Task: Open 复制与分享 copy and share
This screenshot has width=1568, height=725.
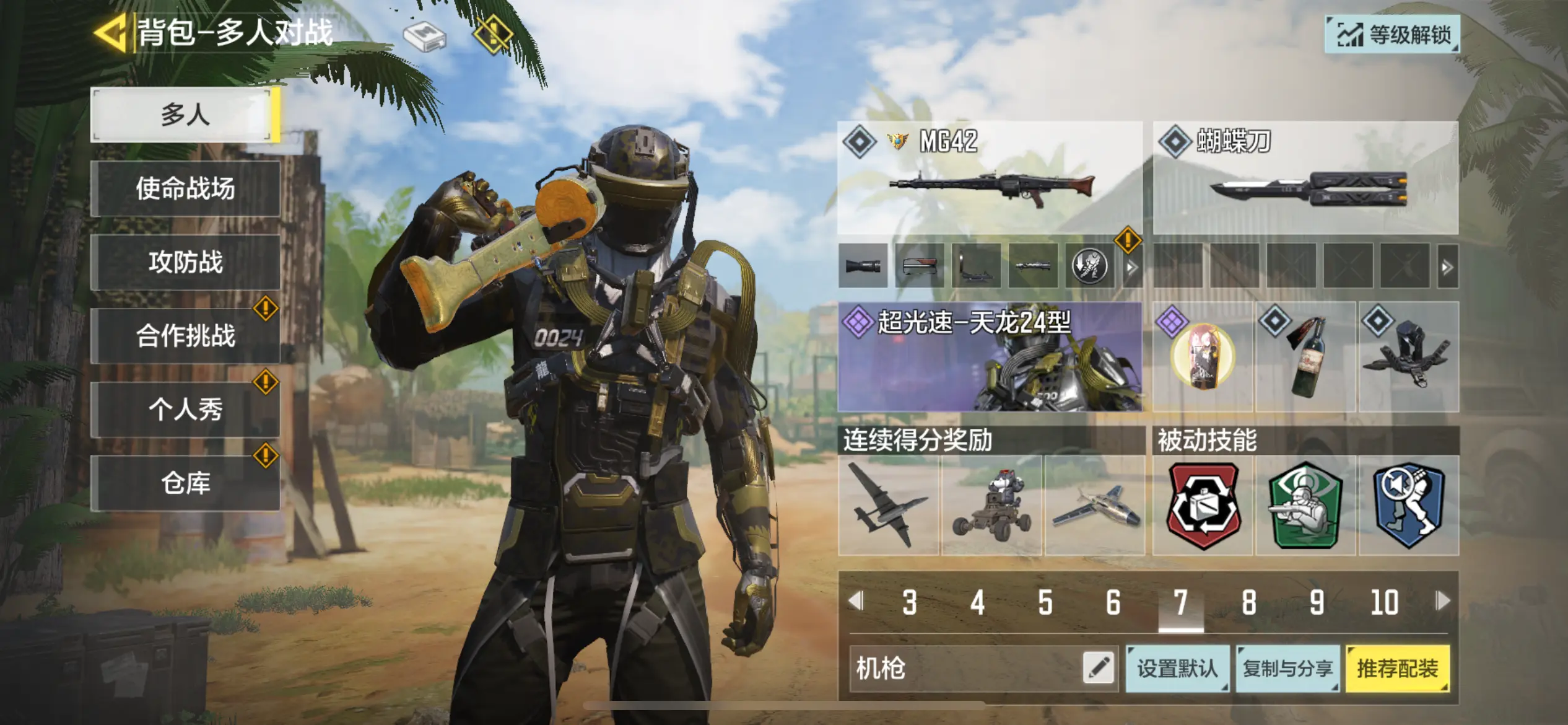Action: coord(1287,669)
